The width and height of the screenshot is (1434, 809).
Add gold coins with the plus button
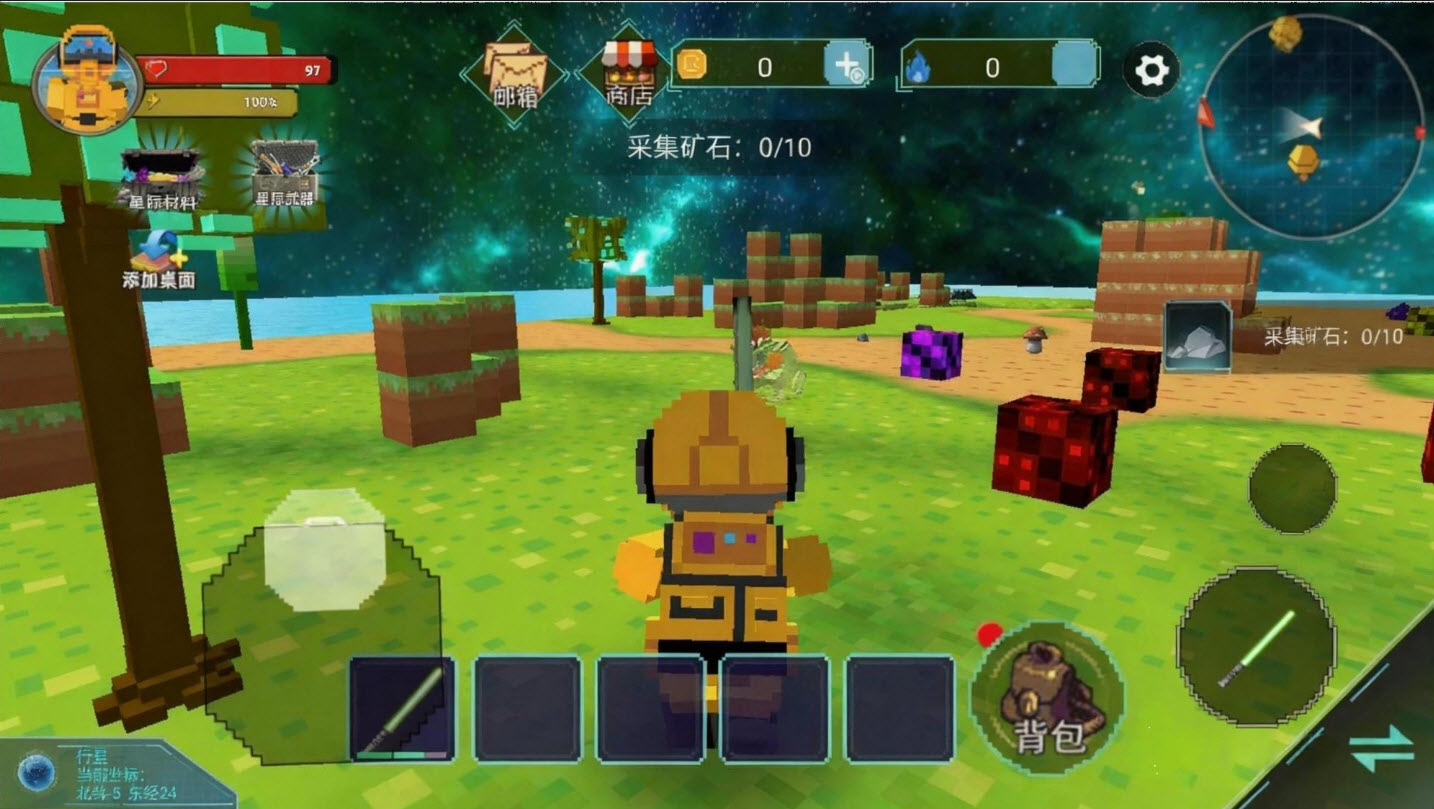pos(846,66)
